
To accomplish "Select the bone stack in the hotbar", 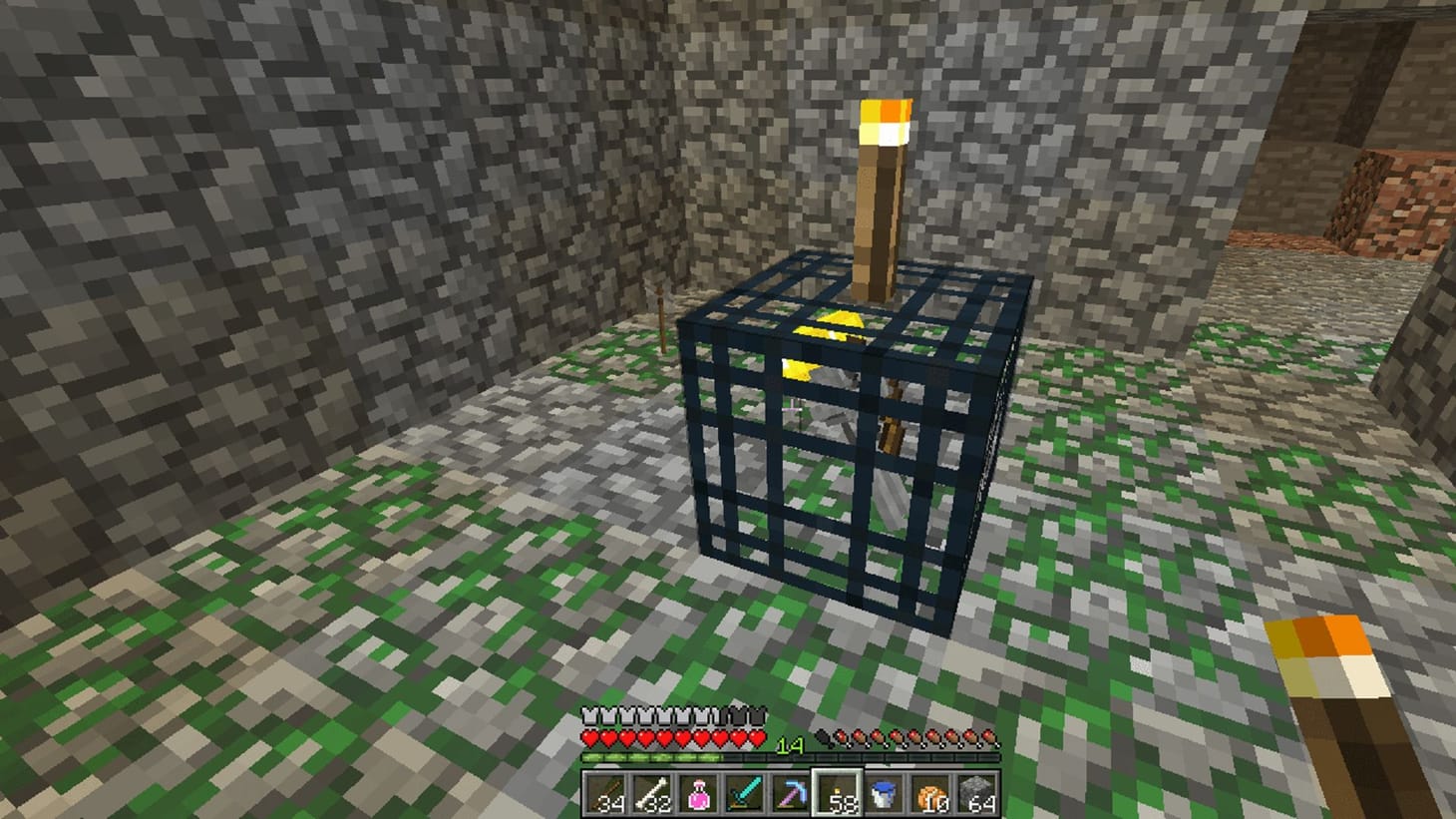I will pyautogui.click(x=651, y=793).
